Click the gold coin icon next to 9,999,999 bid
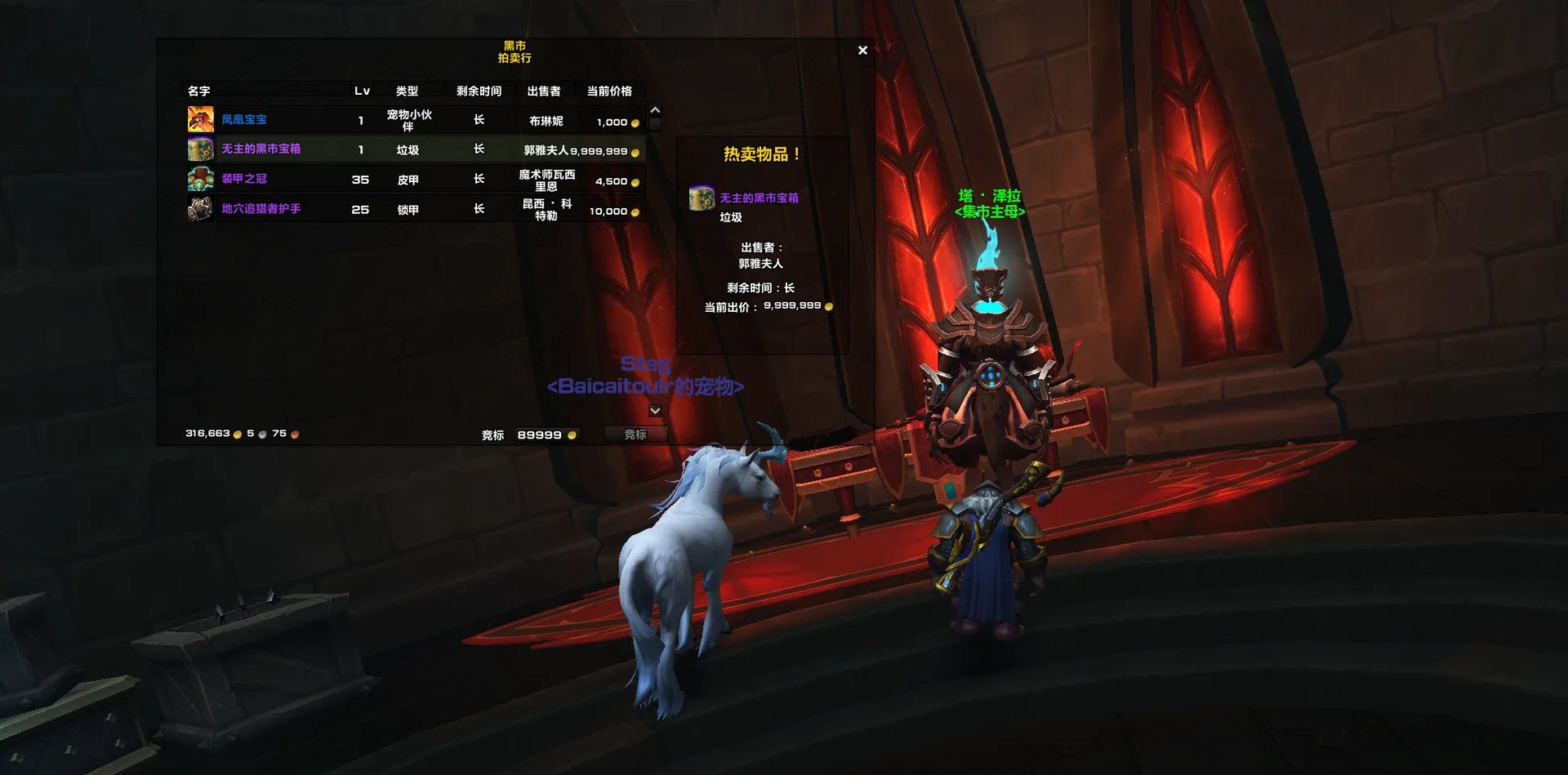The image size is (1568, 775). pos(830,306)
